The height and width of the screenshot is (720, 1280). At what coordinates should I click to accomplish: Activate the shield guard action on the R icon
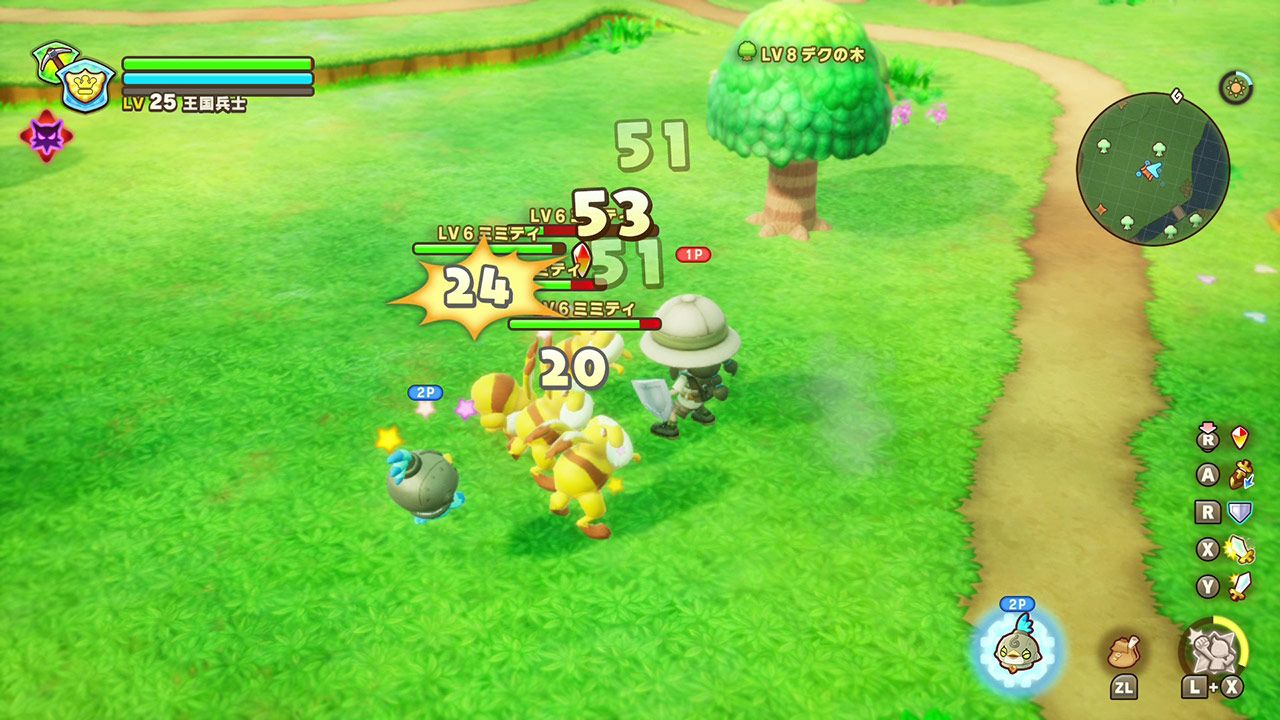[1238, 512]
